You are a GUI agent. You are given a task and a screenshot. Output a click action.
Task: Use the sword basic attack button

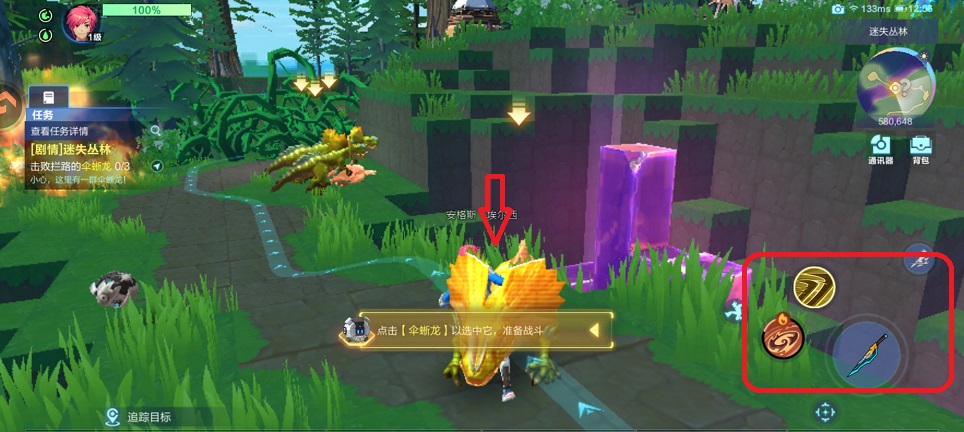(x=868, y=356)
